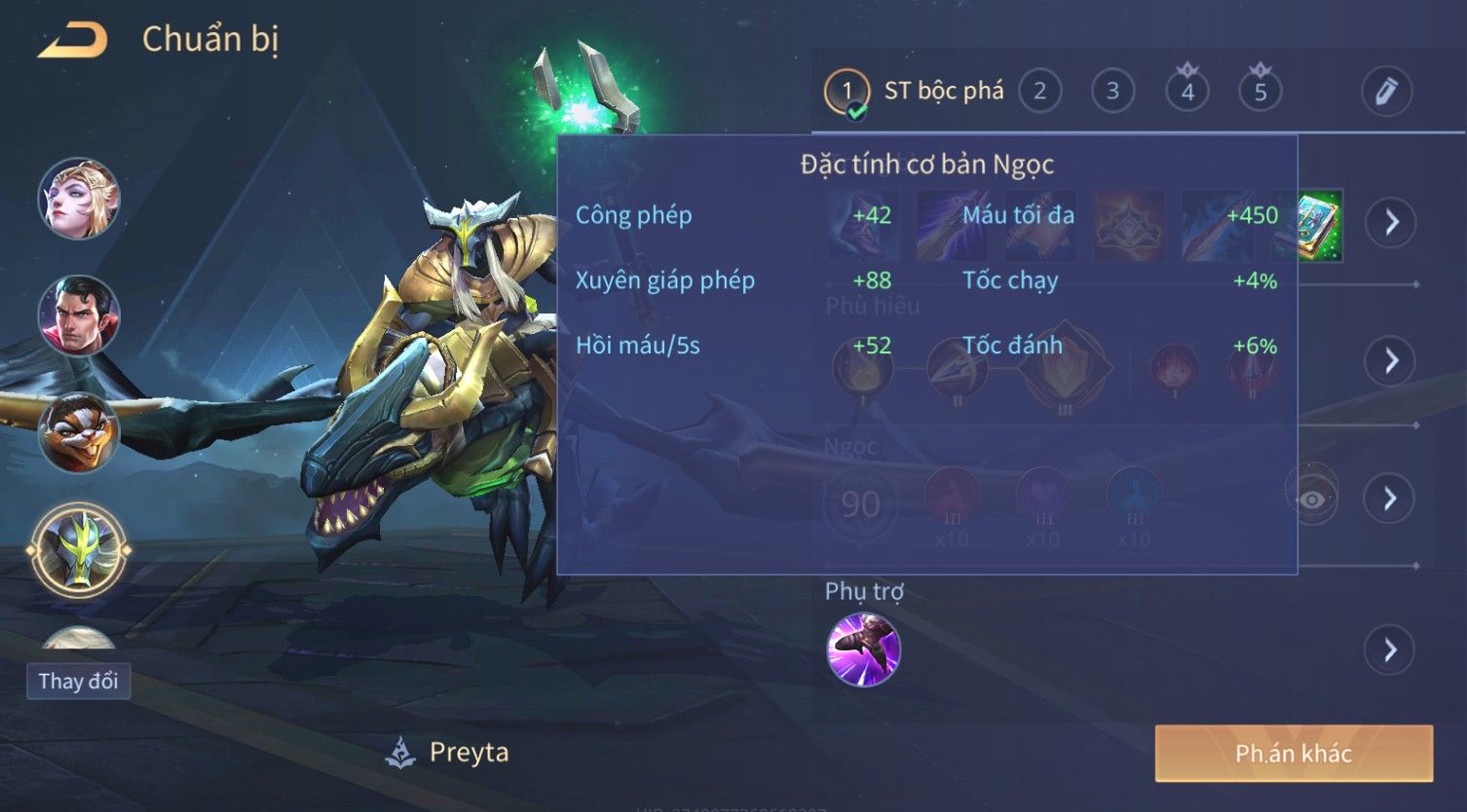Toggle the Ngọc stats eye icon
Viewport: 1467px width, 812px height.
[x=1312, y=499]
